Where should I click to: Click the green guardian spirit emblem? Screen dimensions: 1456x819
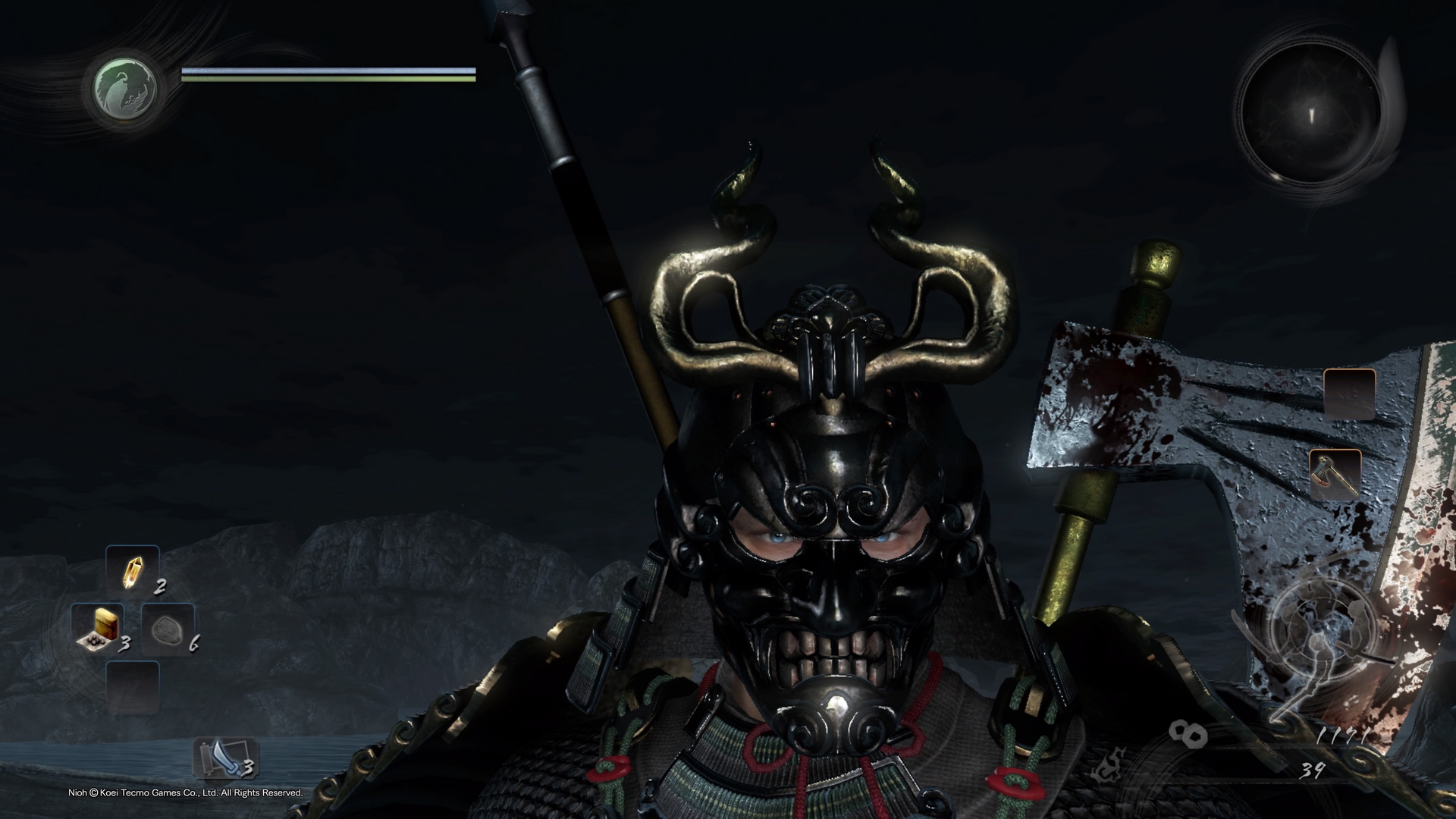pos(126,86)
